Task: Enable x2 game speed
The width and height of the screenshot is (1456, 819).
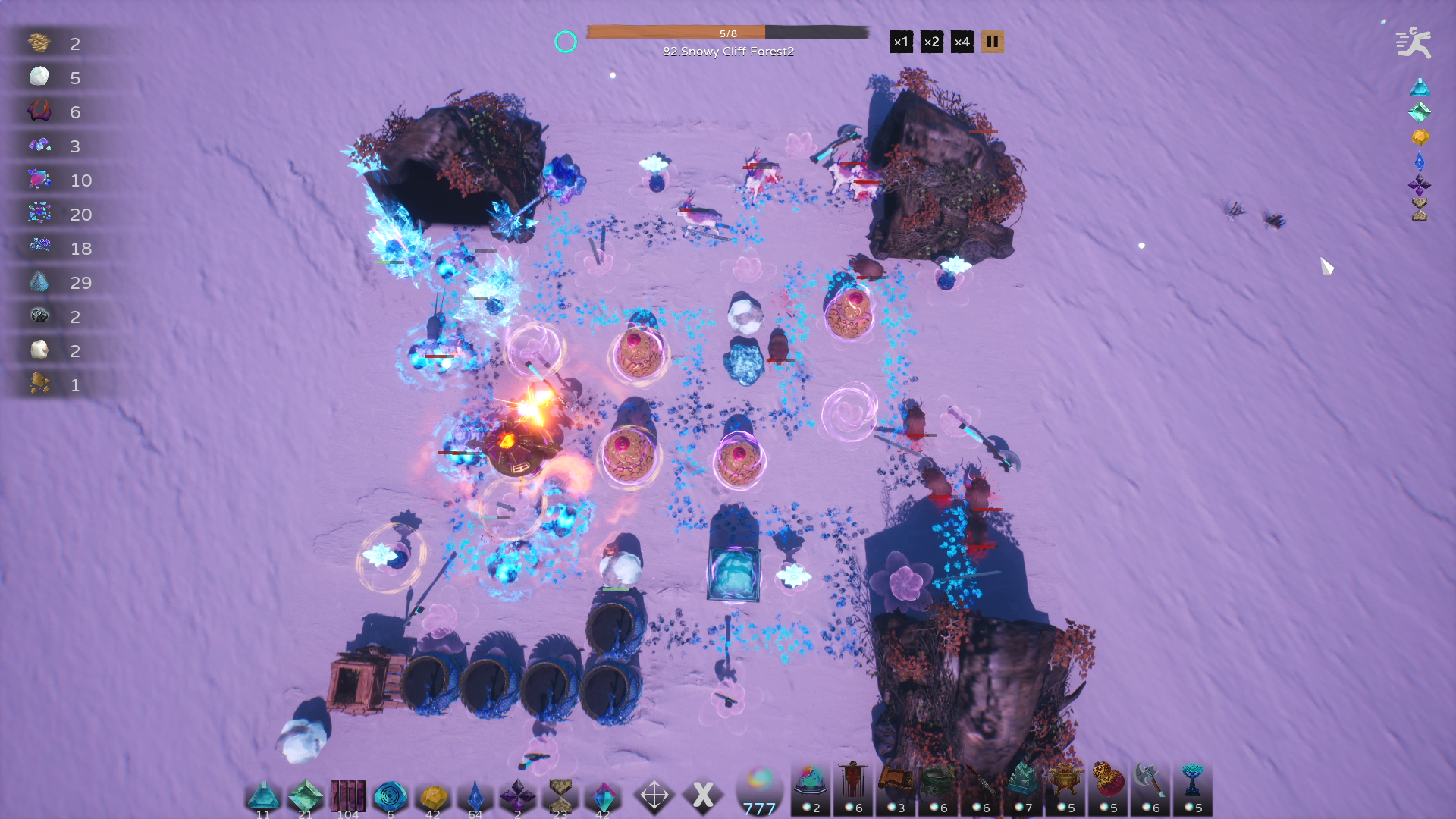Action: 931,42
